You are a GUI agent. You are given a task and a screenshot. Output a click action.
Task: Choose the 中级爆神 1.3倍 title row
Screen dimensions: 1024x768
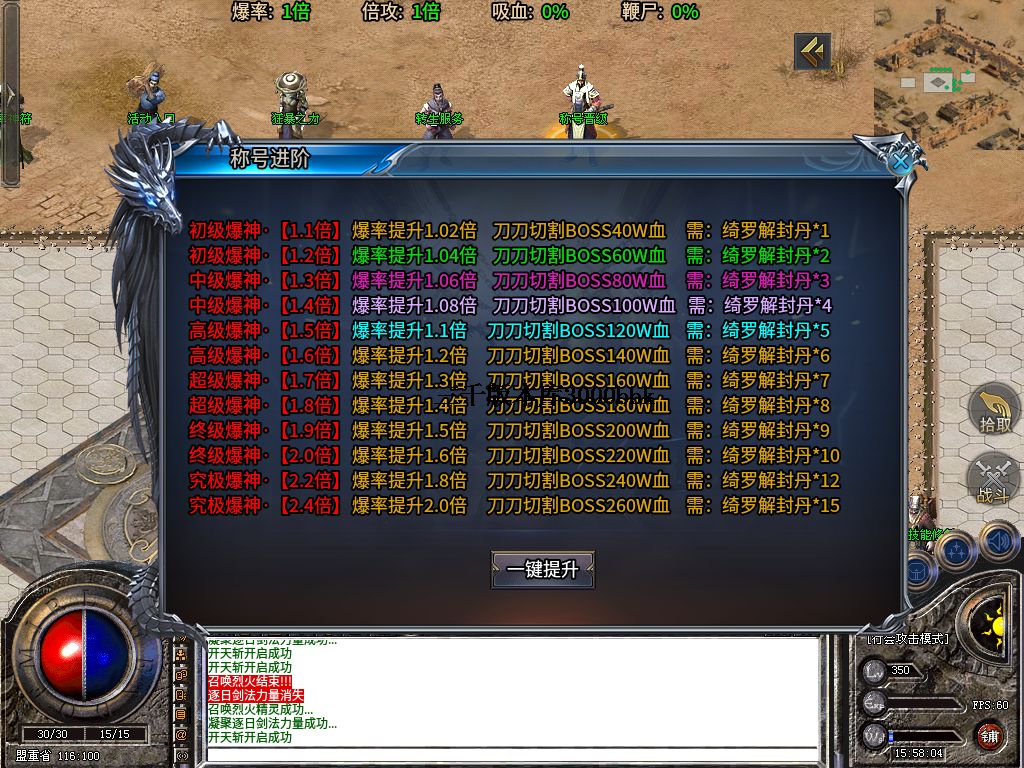click(510, 280)
